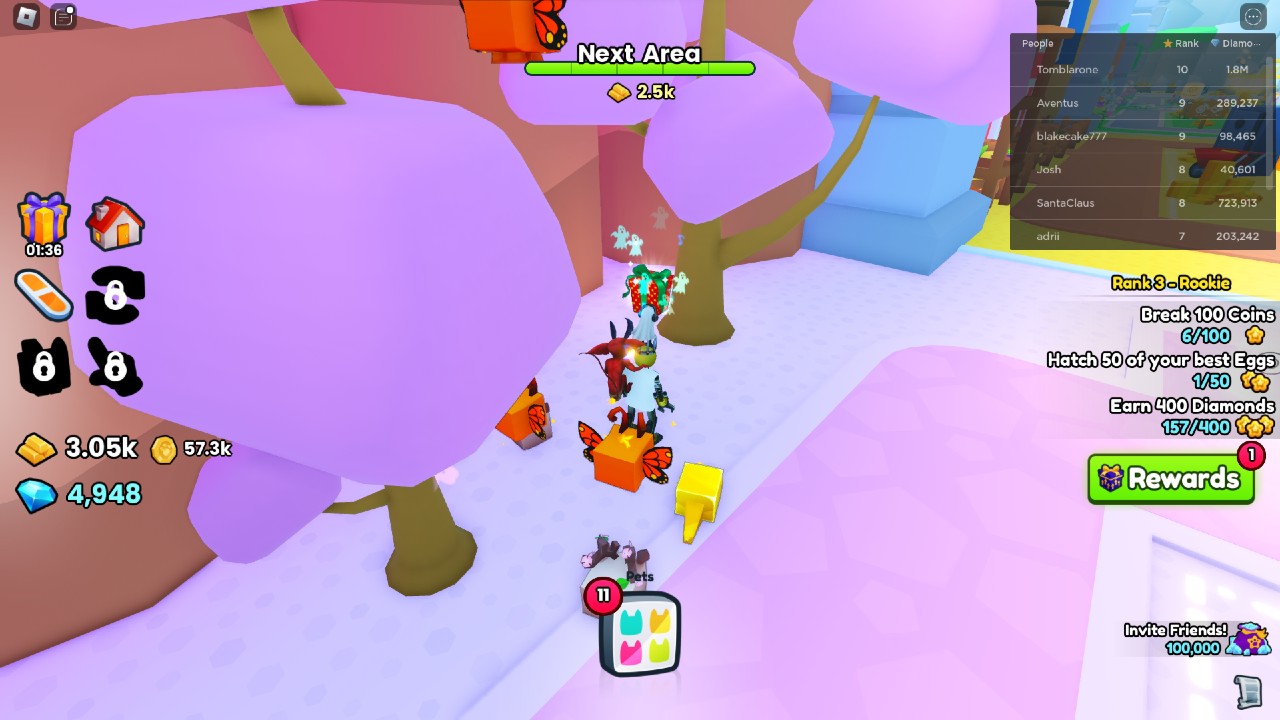
Task: Sort the leaderboard by the Diamonds column
Action: click(x=1239, y=43)
